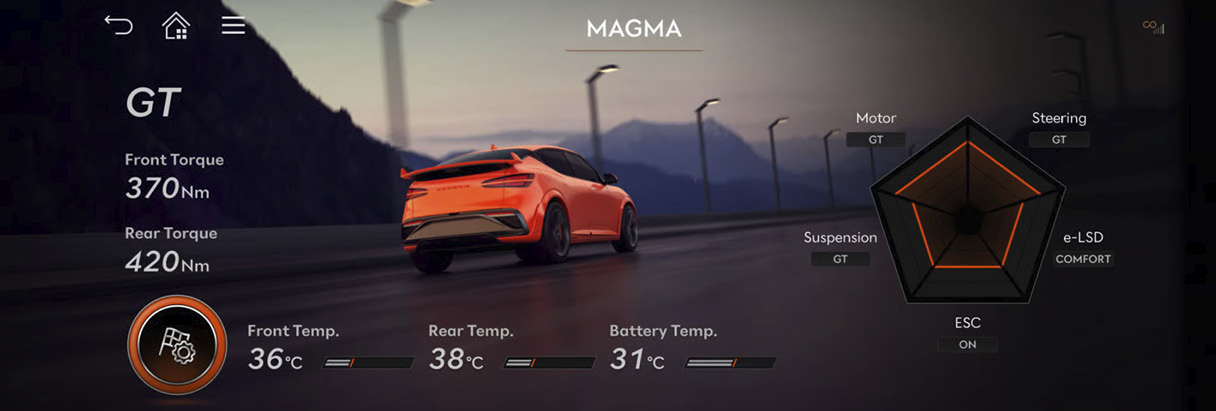This screenshot has height=411, width=1216.
Task: Go back using the return arrow
Action: click(x=118, y=26)
